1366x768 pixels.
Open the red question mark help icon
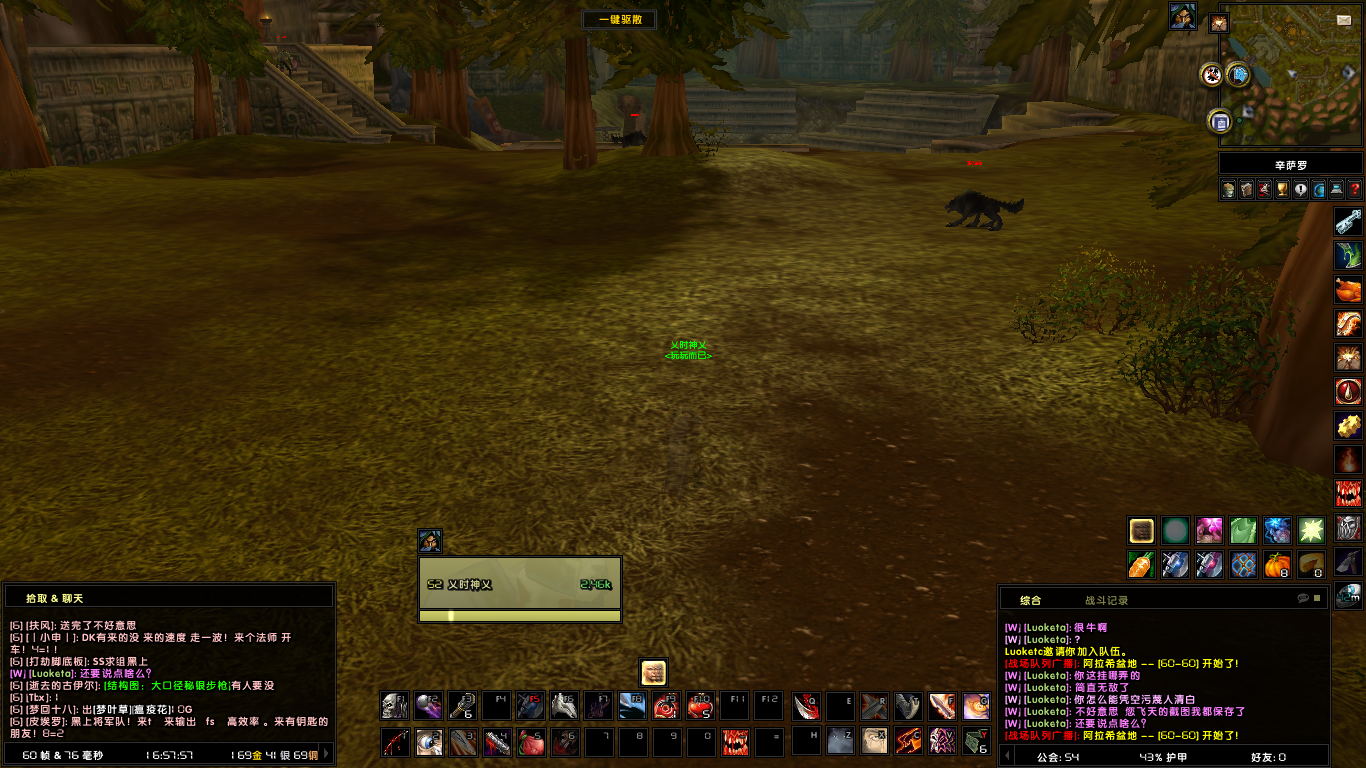(x=1354, y=189)
